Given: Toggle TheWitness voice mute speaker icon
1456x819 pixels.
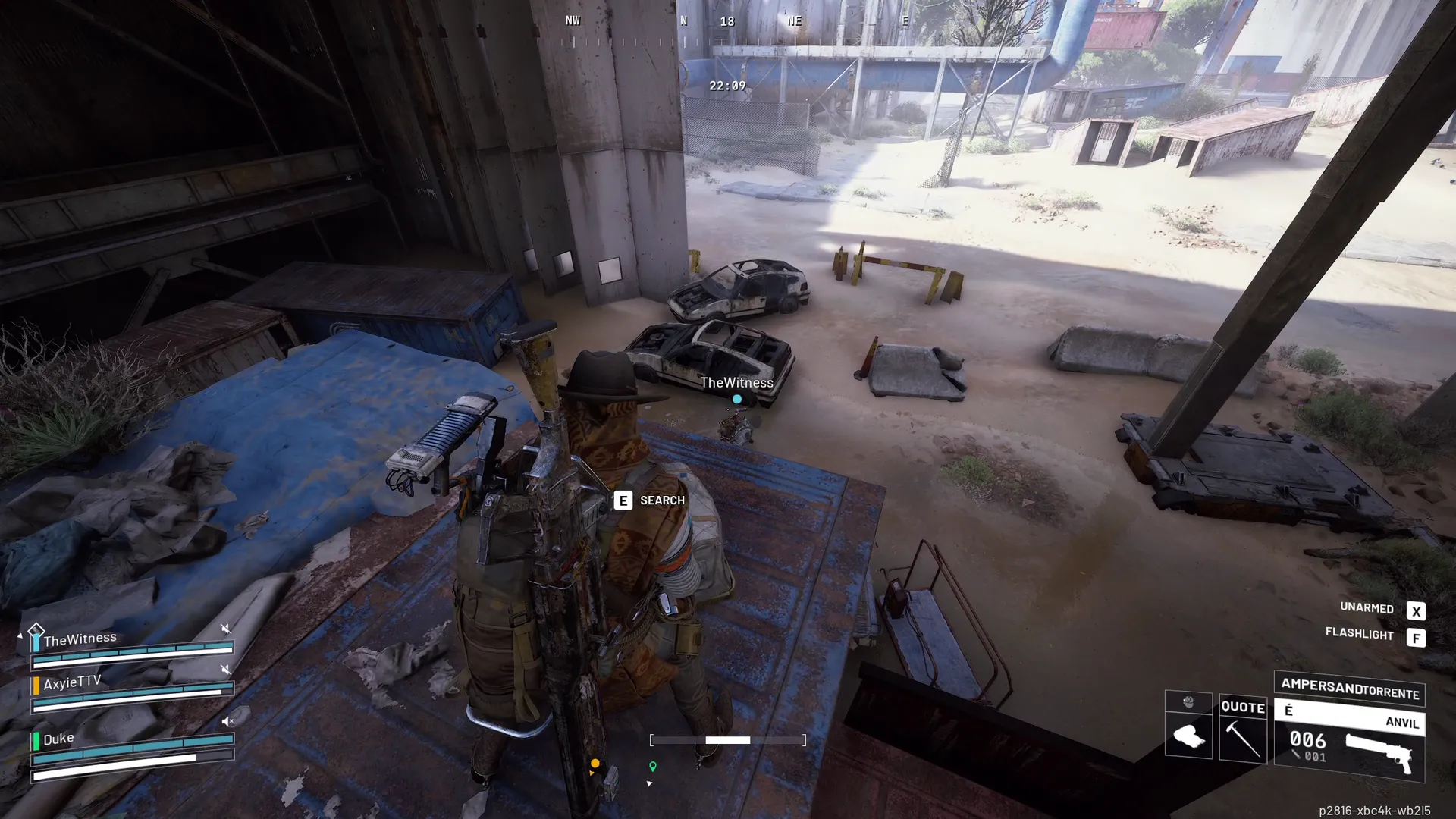Looking at the screenshot, I should [225, 629].
